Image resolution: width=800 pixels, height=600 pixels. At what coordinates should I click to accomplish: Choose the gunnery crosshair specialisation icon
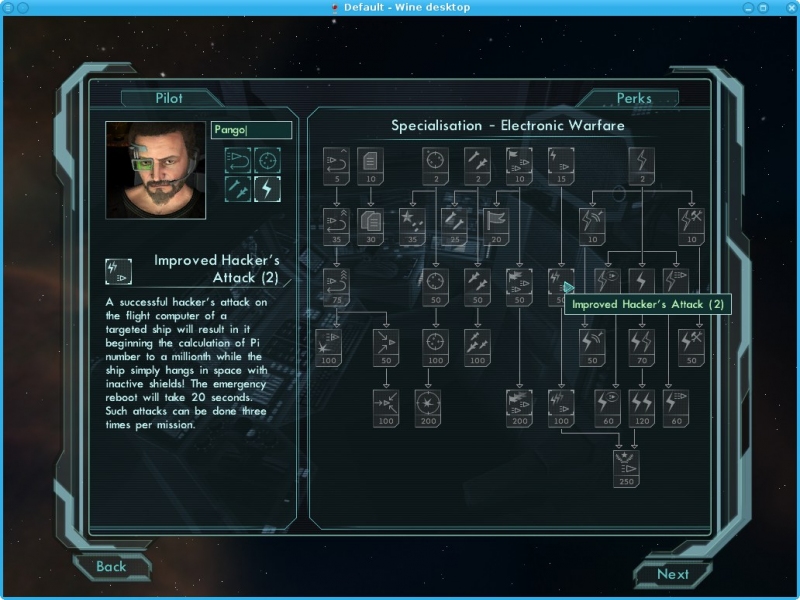click(x=268, y=160)
